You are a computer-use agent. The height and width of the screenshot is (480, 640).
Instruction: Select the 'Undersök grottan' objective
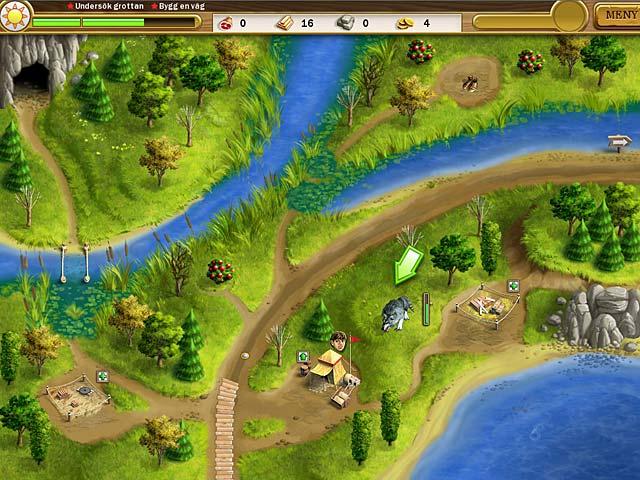coord(102,6)
